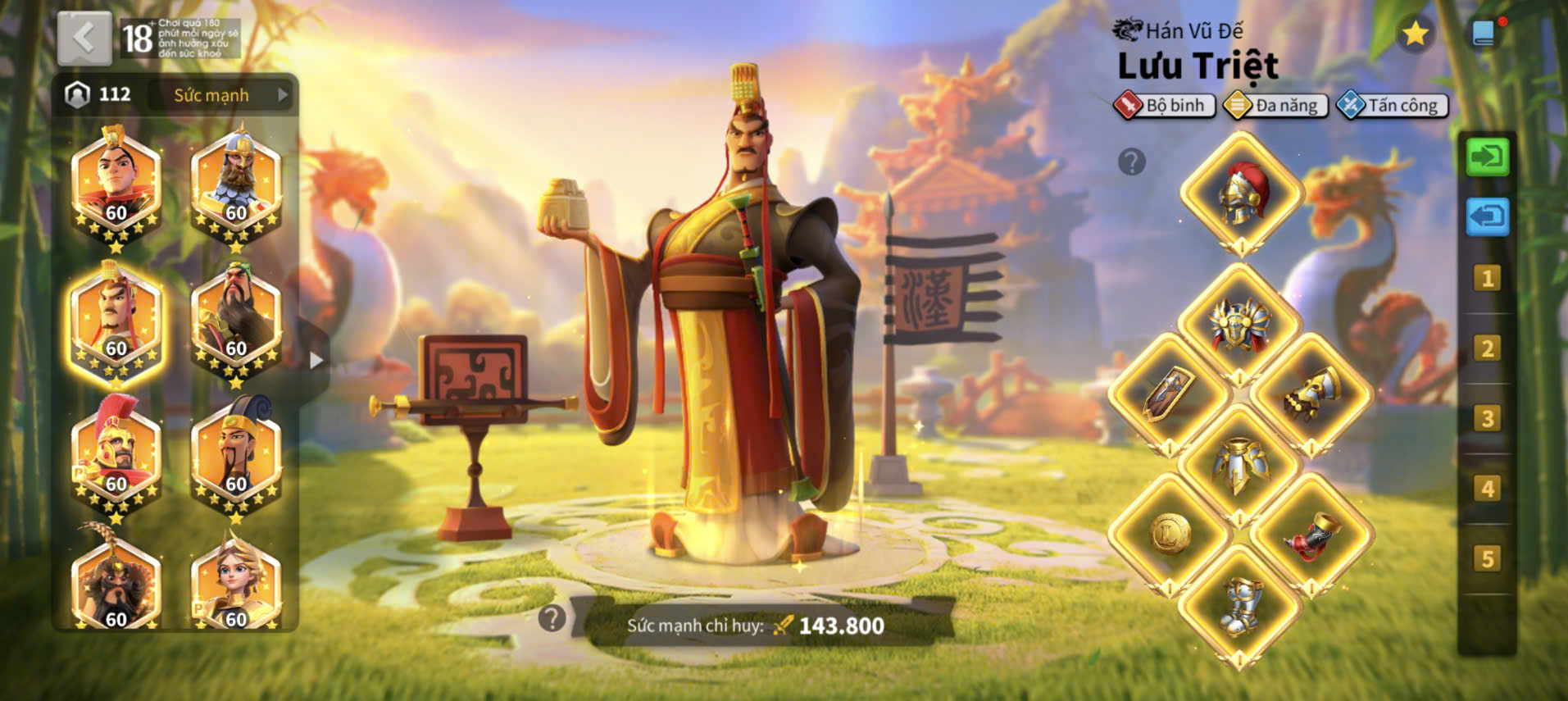Select the gold coin accessory slot
This screenshot has height=701, width=1568.
1170,535
